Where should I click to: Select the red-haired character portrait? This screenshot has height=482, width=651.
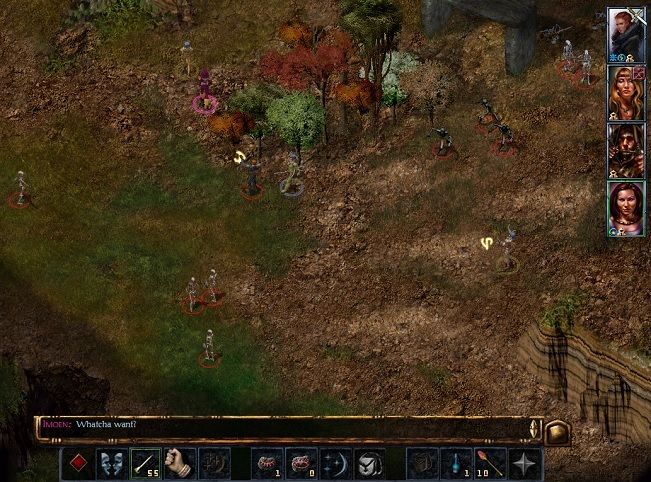tap(625, 33)
